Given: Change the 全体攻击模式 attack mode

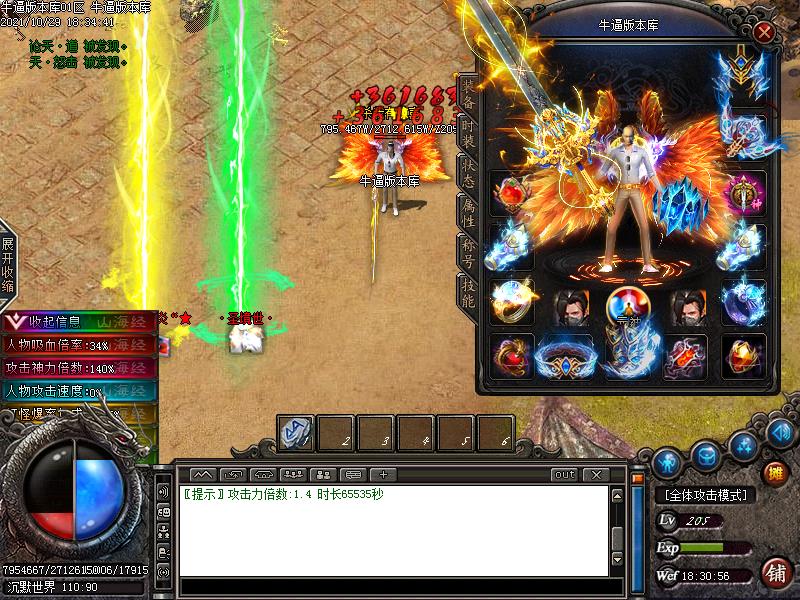Looking at the screenshot, I should click(x=707, y=494).
